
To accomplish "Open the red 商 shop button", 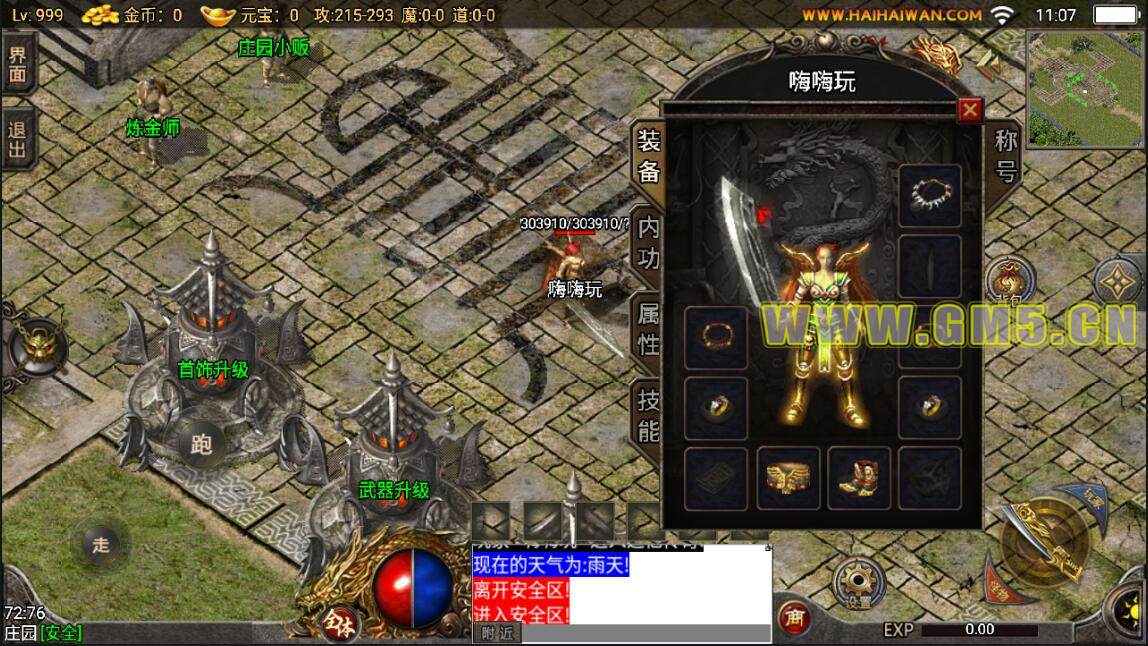I will click(794, 618).
